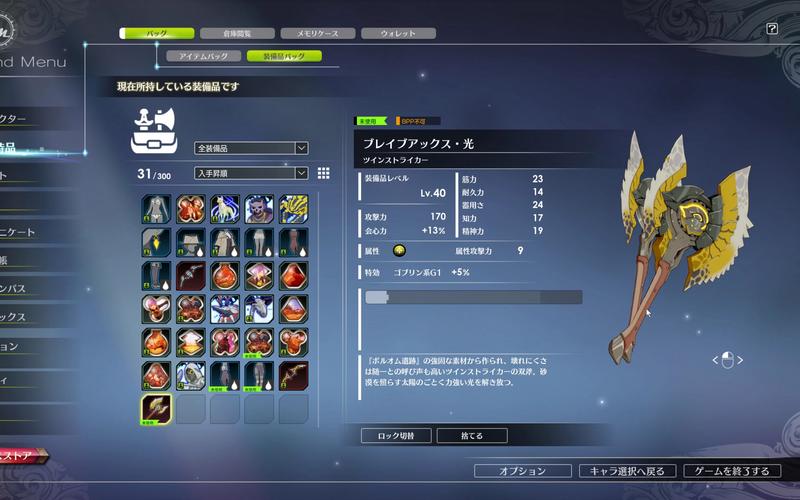This screenshot has width=800, height=500.
Task: Discard item with 捨てる button
Action: click(472, 436)
